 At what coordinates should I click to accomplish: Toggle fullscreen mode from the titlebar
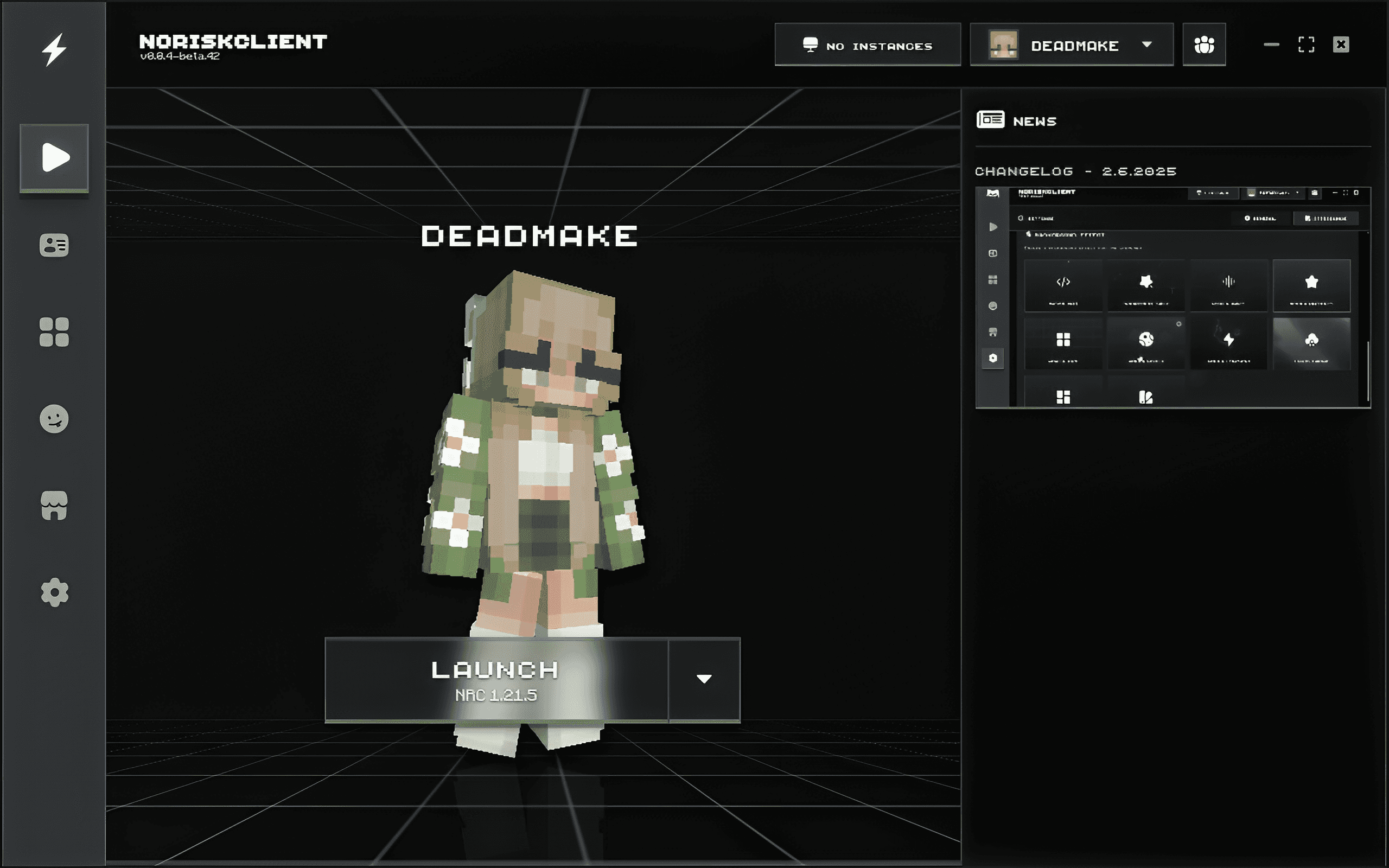tap(1307, 44)
